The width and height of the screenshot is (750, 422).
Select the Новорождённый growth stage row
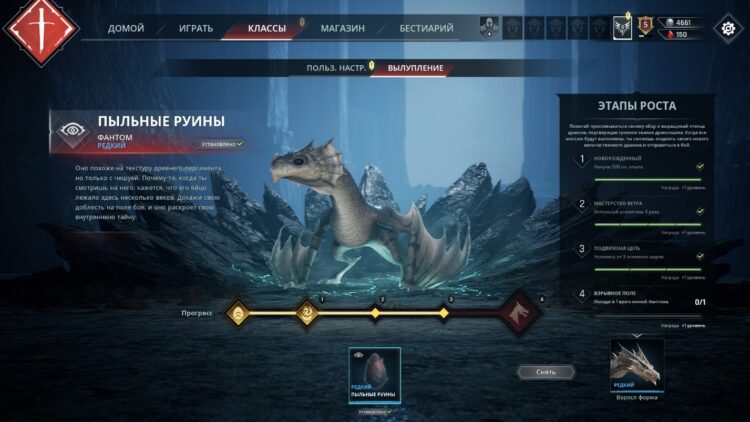642,164
